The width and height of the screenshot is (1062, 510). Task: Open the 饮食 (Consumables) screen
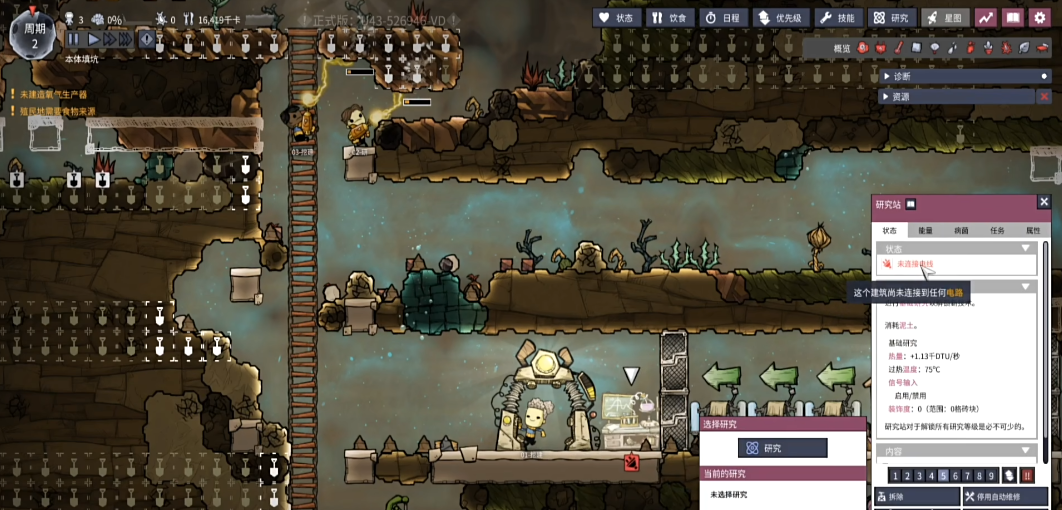[x=670, y=17]
